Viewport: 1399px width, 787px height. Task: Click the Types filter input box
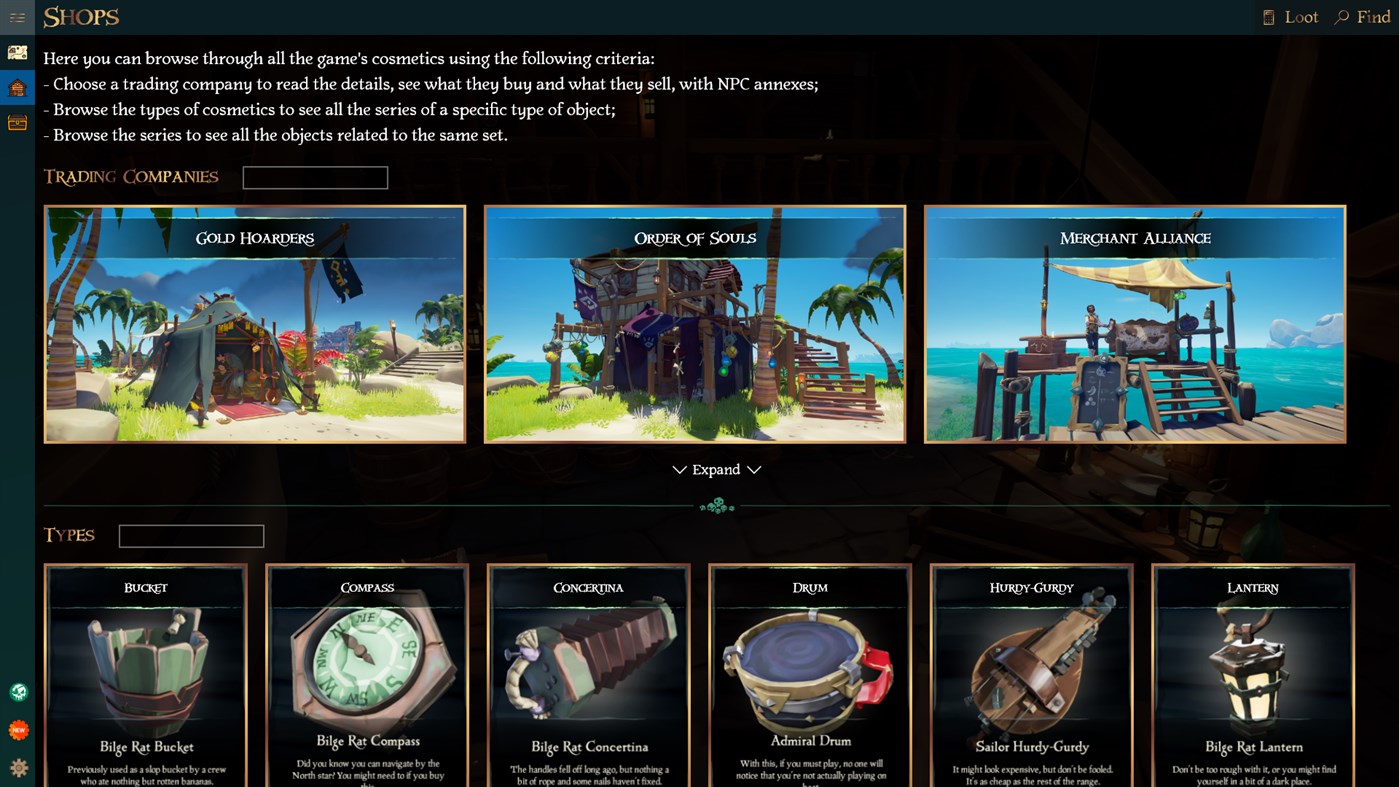pos(190,535)
